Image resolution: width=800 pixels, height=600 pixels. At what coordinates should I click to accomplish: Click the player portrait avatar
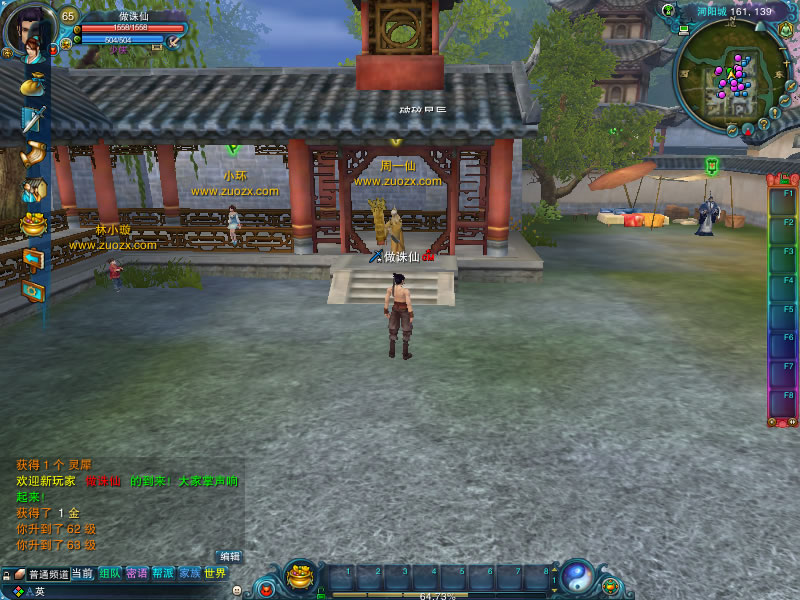[28, 29]
